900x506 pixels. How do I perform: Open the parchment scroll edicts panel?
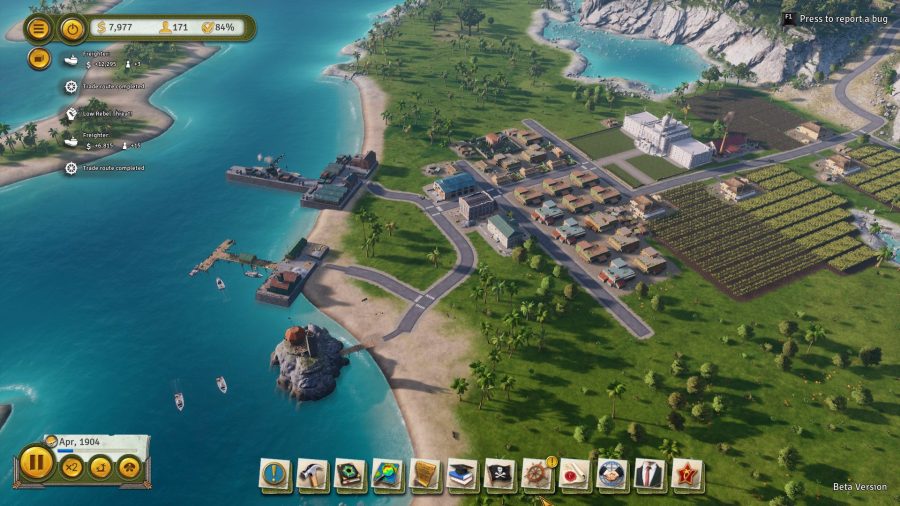tap(425, 473)
